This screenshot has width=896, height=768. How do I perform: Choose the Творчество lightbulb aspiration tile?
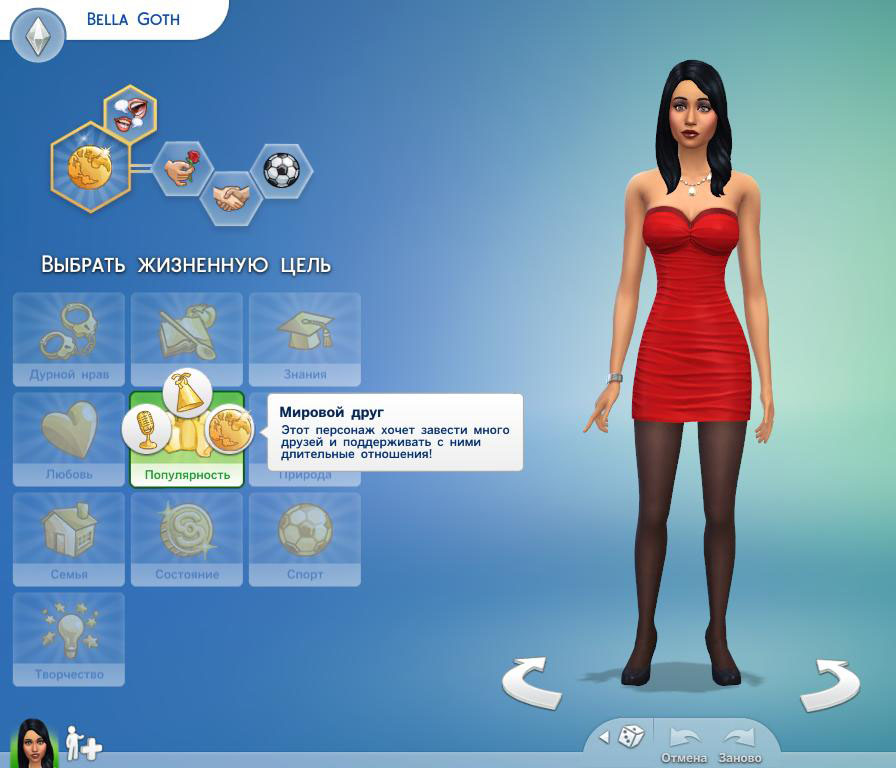(x=69, y=638)
